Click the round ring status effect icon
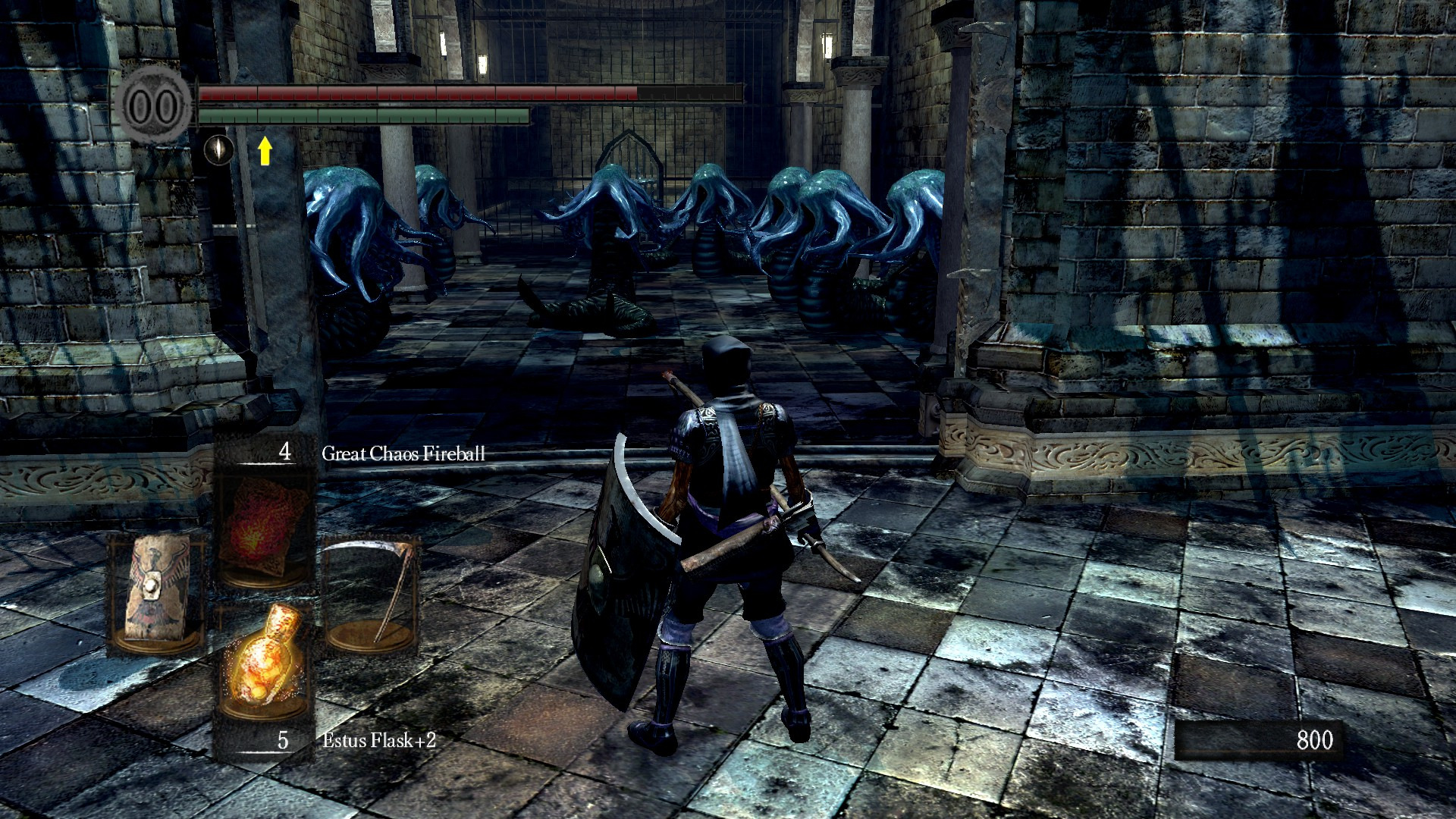Screen dimensions: 1456x819 click(218, 149)
